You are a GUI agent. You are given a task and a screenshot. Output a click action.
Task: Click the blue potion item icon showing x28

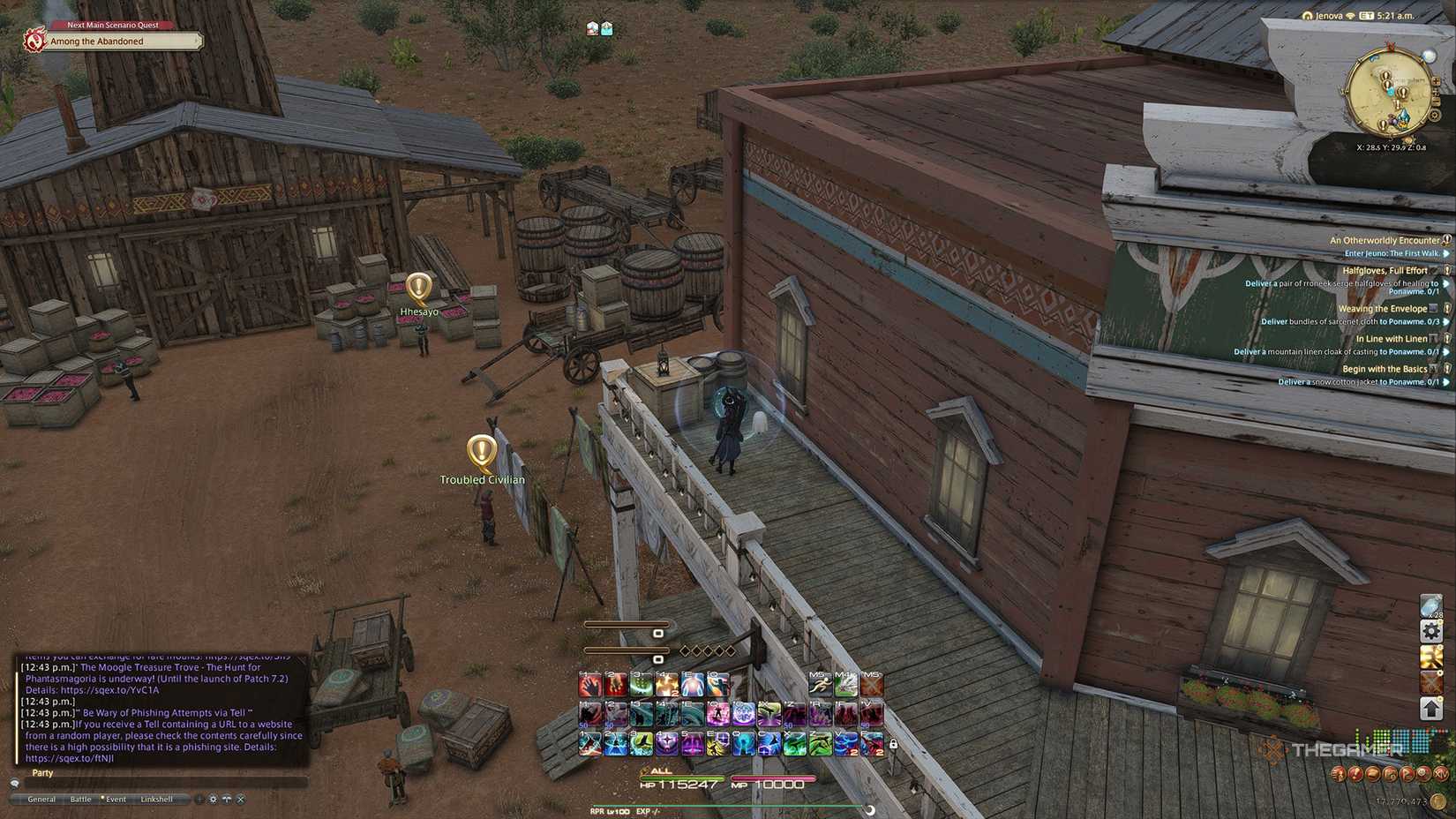1430,605
